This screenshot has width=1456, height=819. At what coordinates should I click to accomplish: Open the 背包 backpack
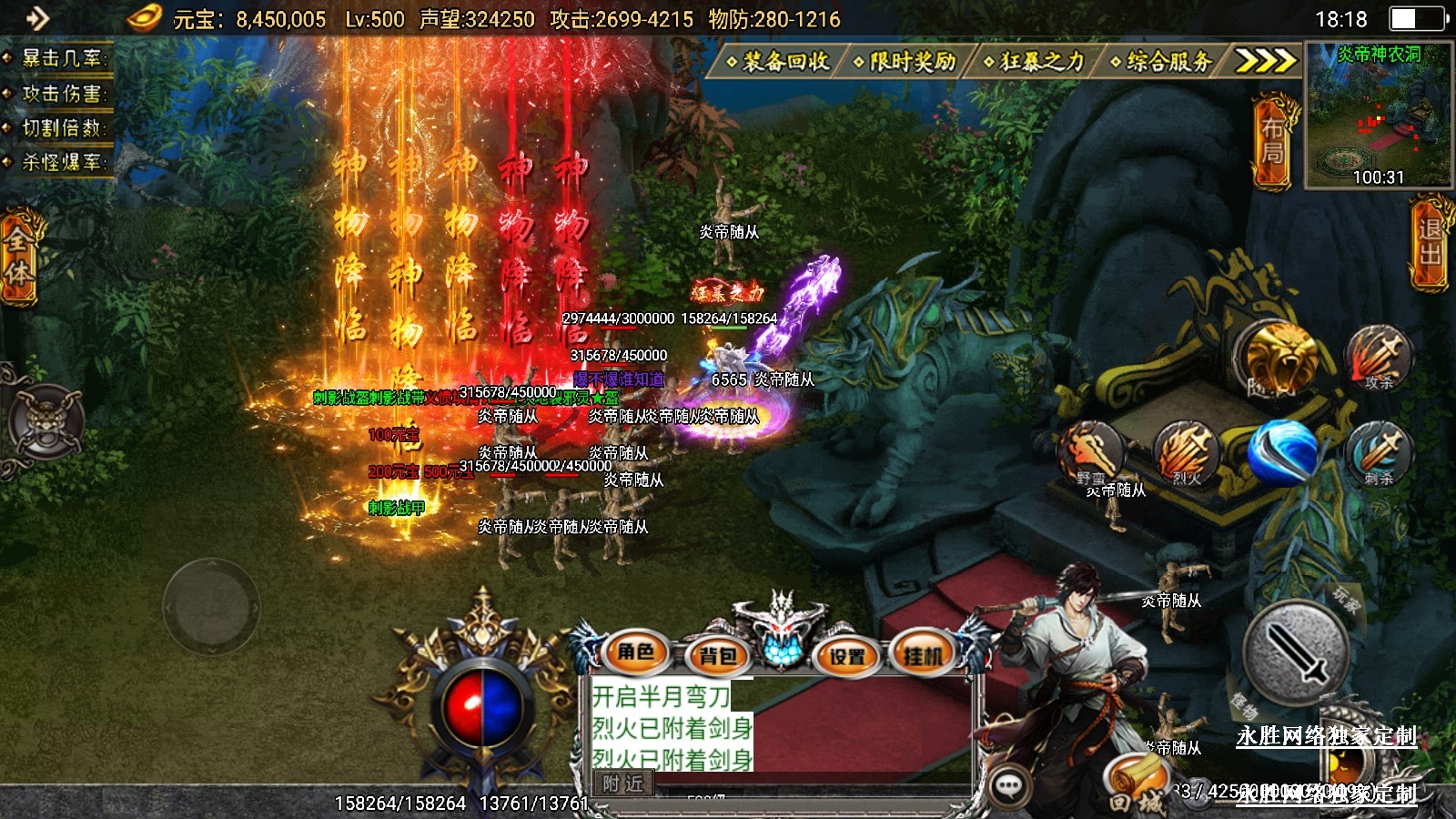[x=717, y=655]
